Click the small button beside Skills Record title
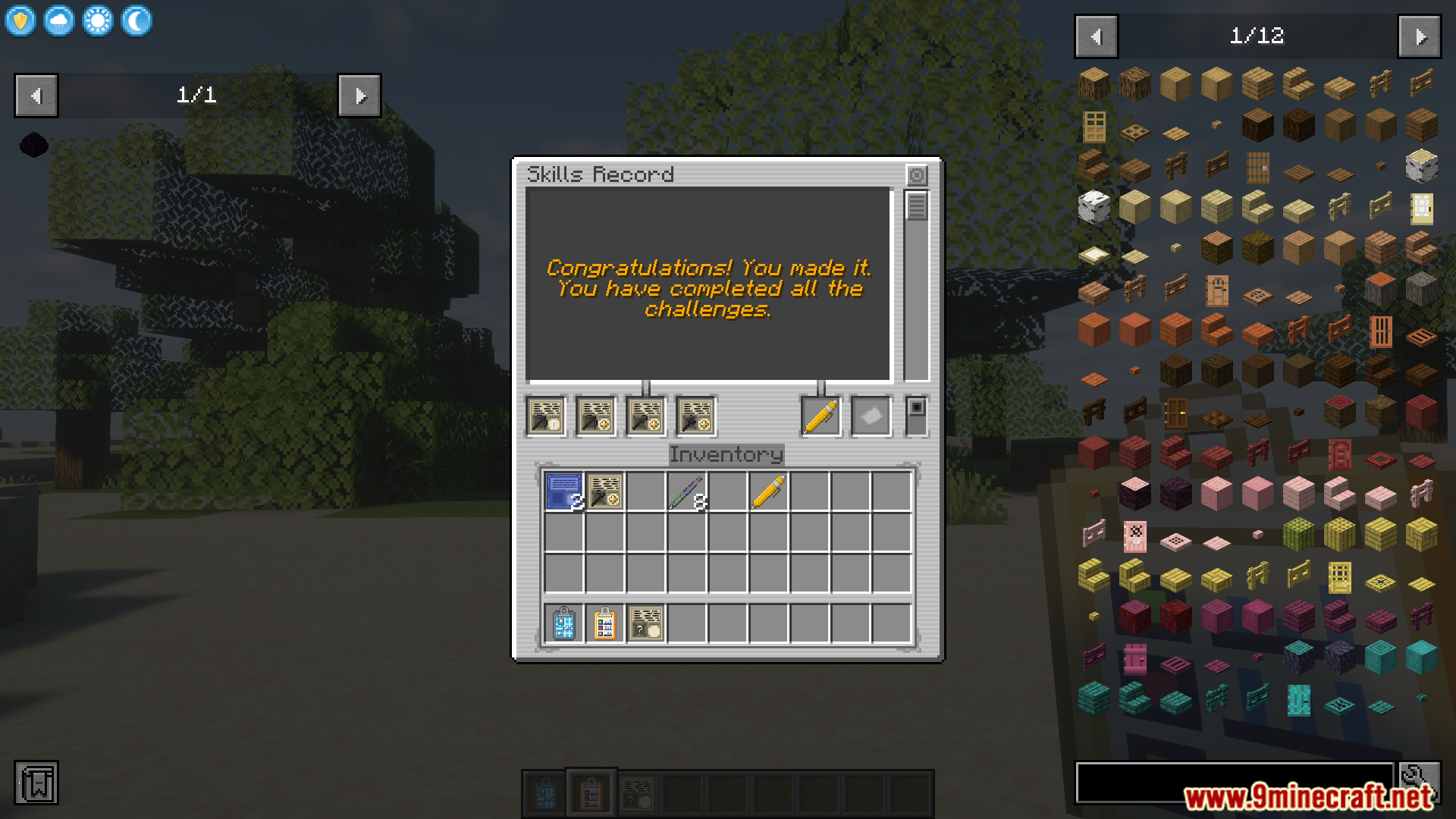 pos(917,175)
